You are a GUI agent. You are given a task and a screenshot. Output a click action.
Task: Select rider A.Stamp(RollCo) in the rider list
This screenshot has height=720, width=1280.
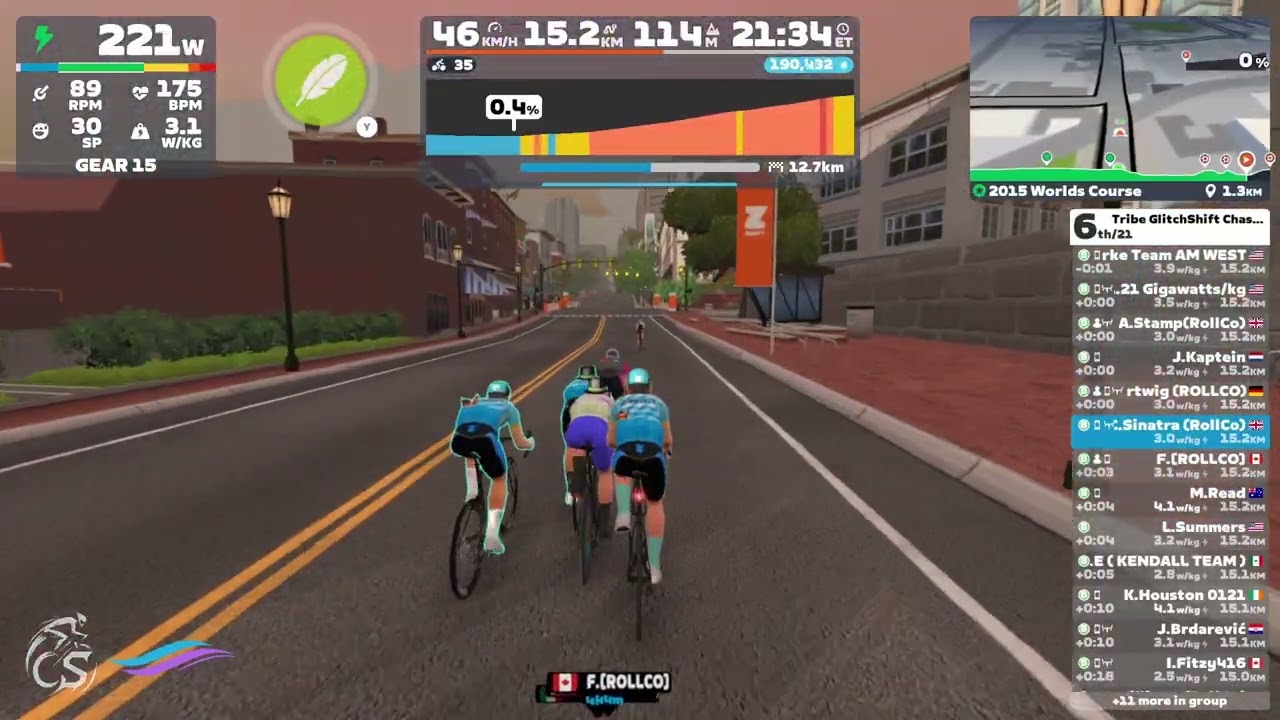(x=1170, y=329)
